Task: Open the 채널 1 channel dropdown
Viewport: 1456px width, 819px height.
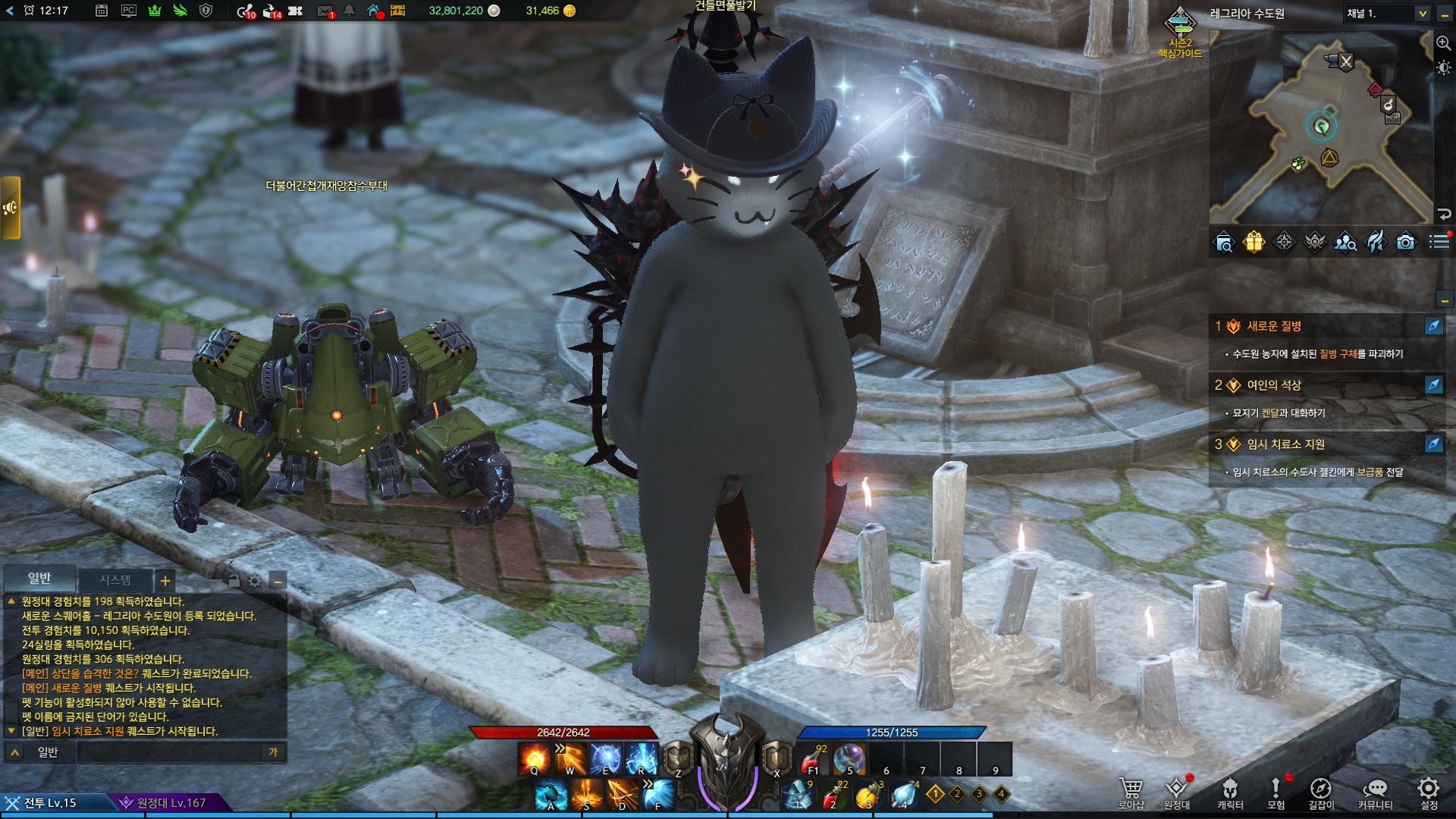Action: click(1387, 14)
